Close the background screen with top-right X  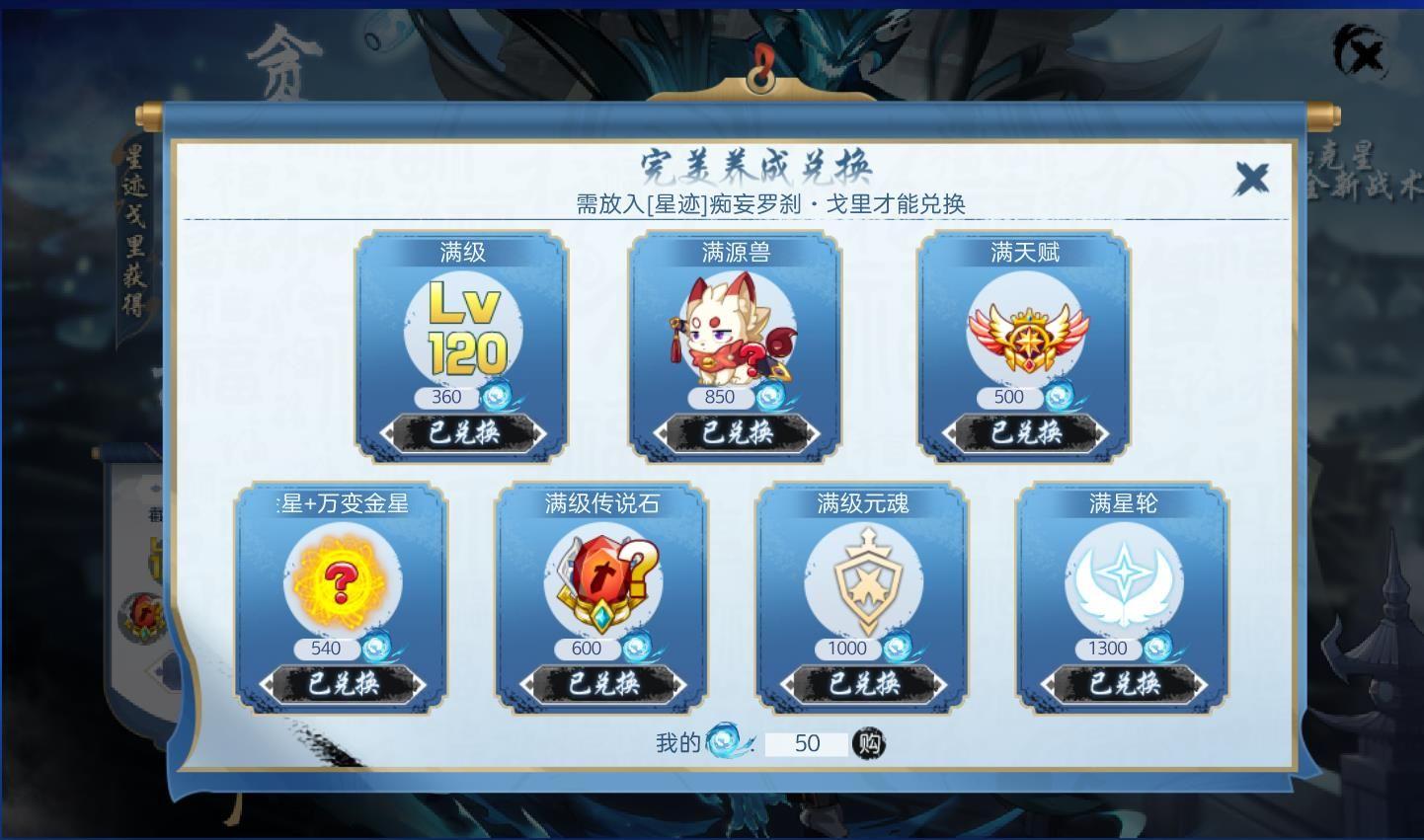coord(1363,51)
